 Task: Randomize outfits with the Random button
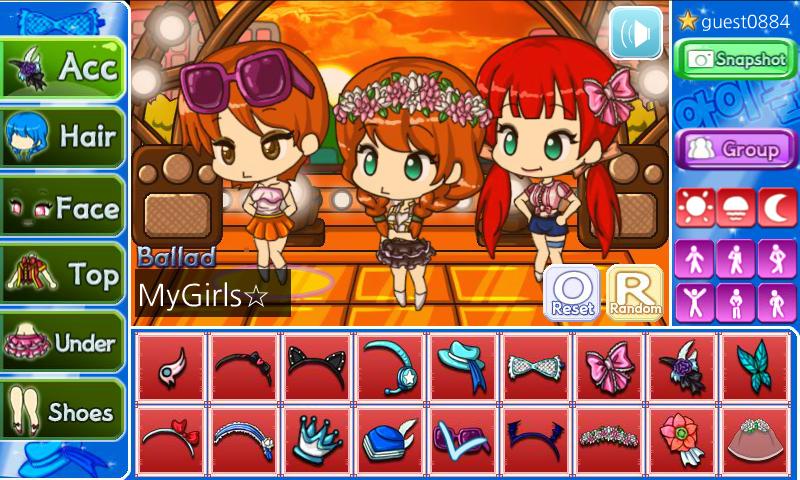(635, 293)
